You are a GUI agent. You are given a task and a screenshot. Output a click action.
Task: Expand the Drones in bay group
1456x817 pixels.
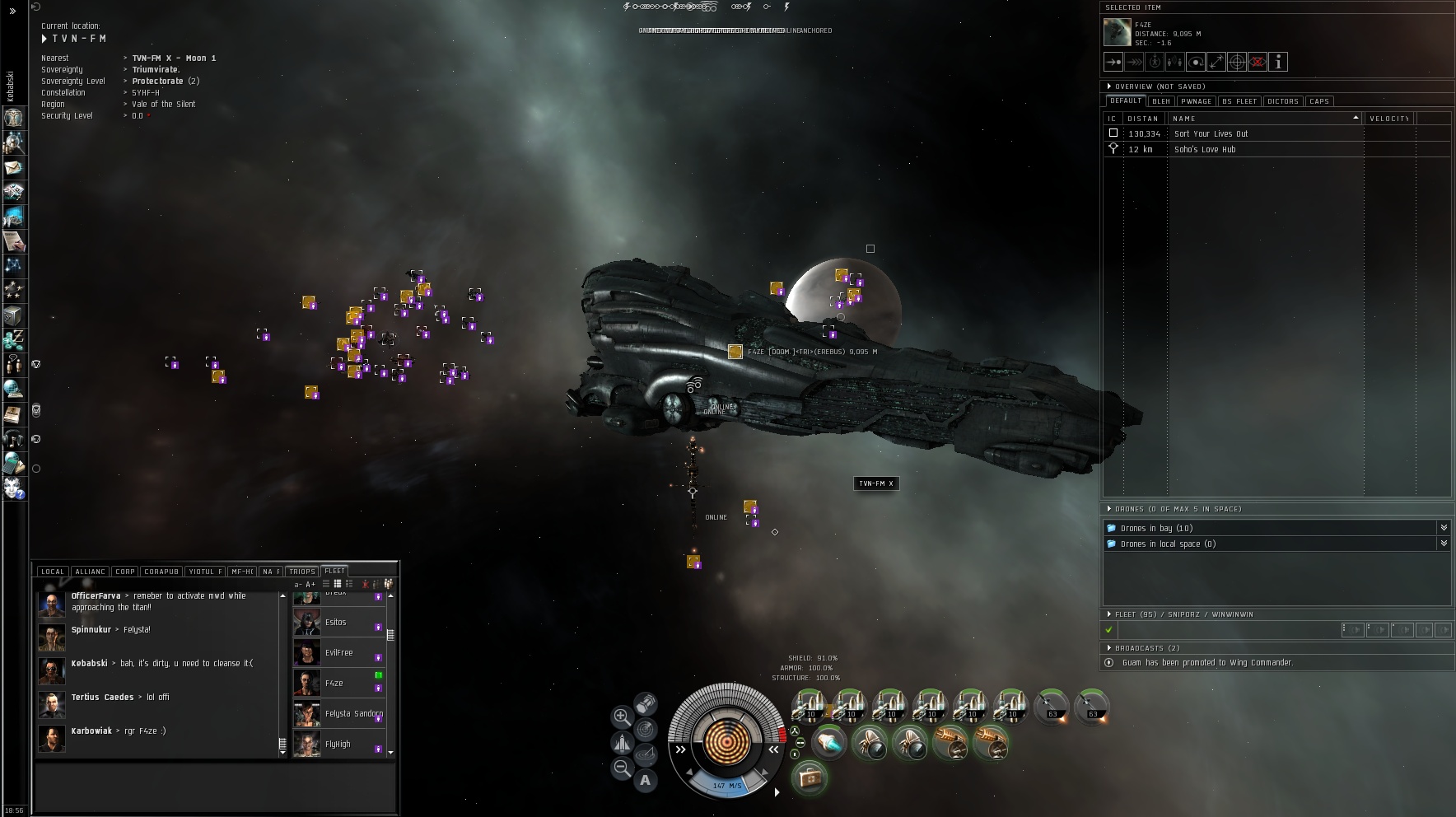point(1443,528)
